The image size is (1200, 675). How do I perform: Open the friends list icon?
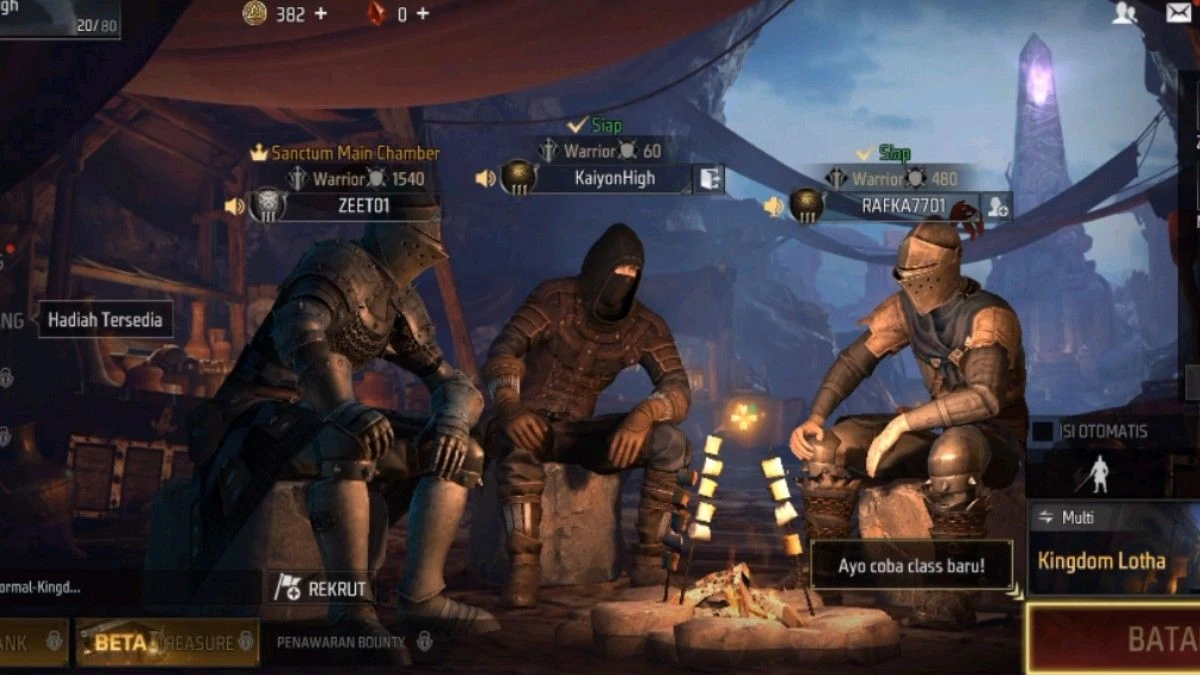1125,13
